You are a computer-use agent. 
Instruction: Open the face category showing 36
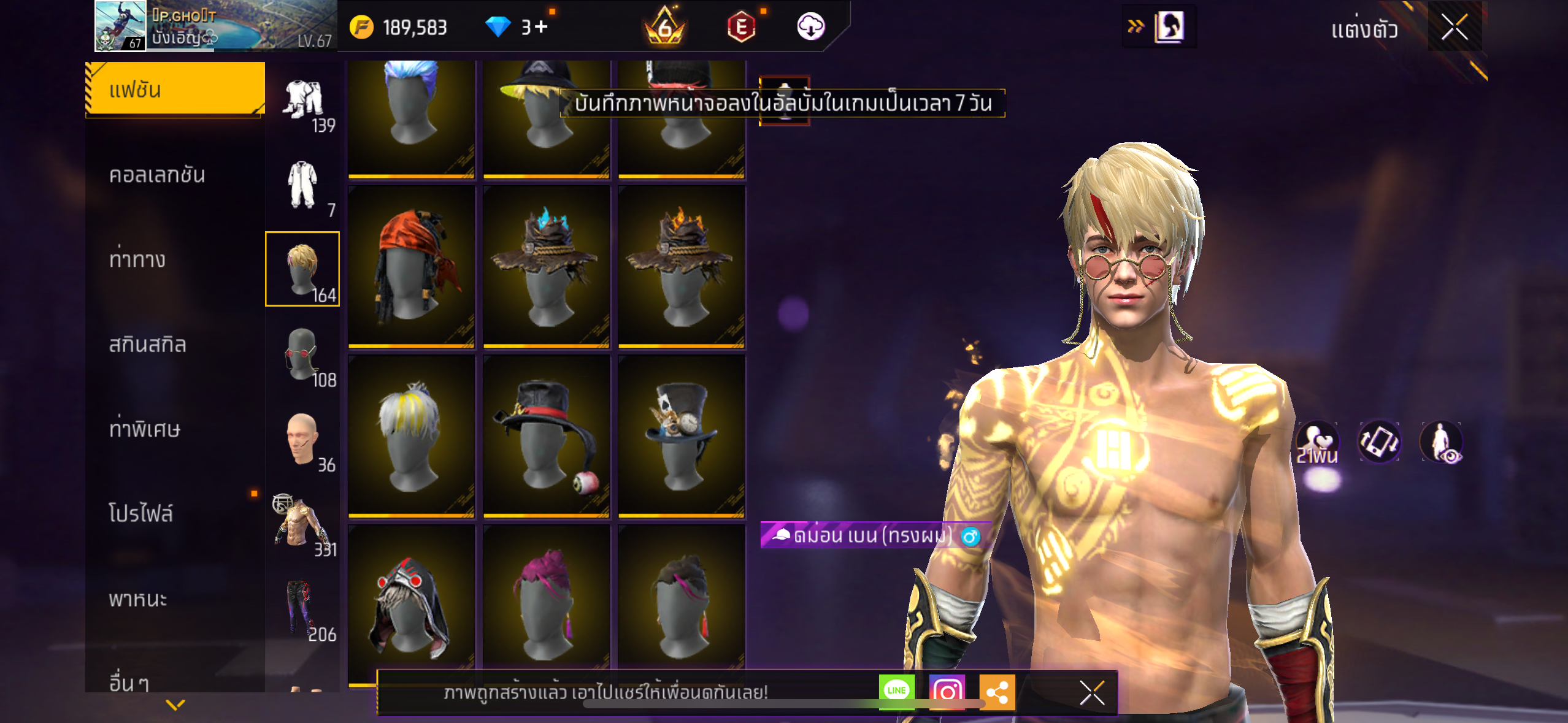point(302,438)
